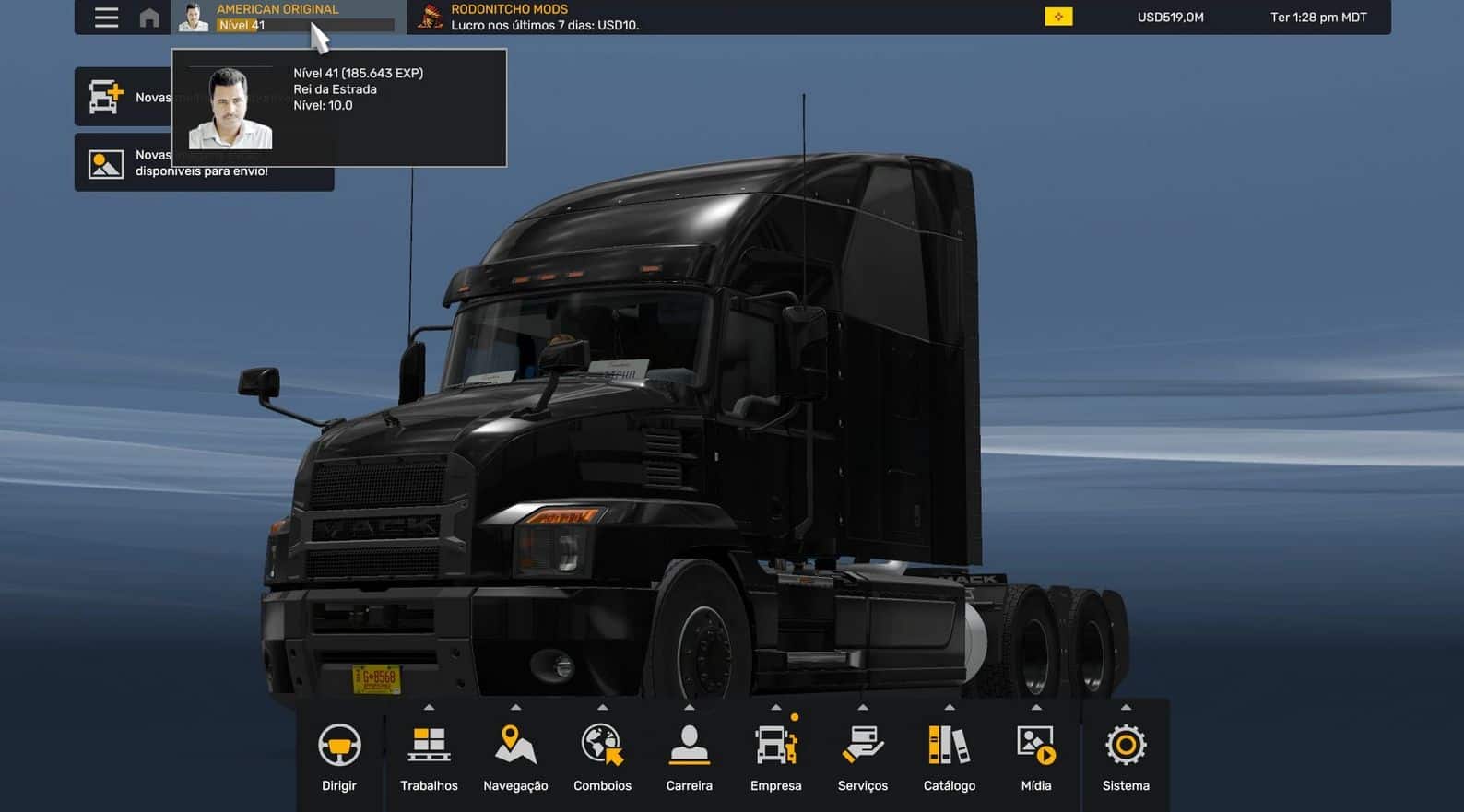Select the Empresa truck icon
This screenshot has width=1464, height=812.
(x=775, y=743)
